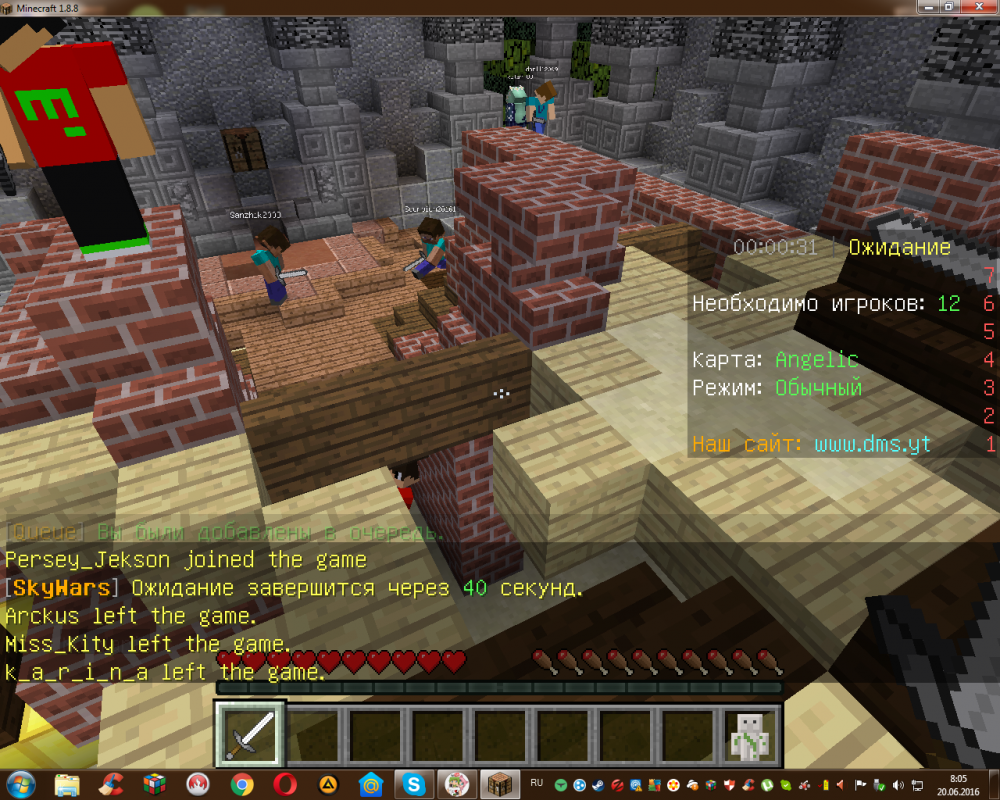This screenshot has height=800, width=1000.
Task: Select the iron sword hotbar slot
Action: tap(250, 734)
